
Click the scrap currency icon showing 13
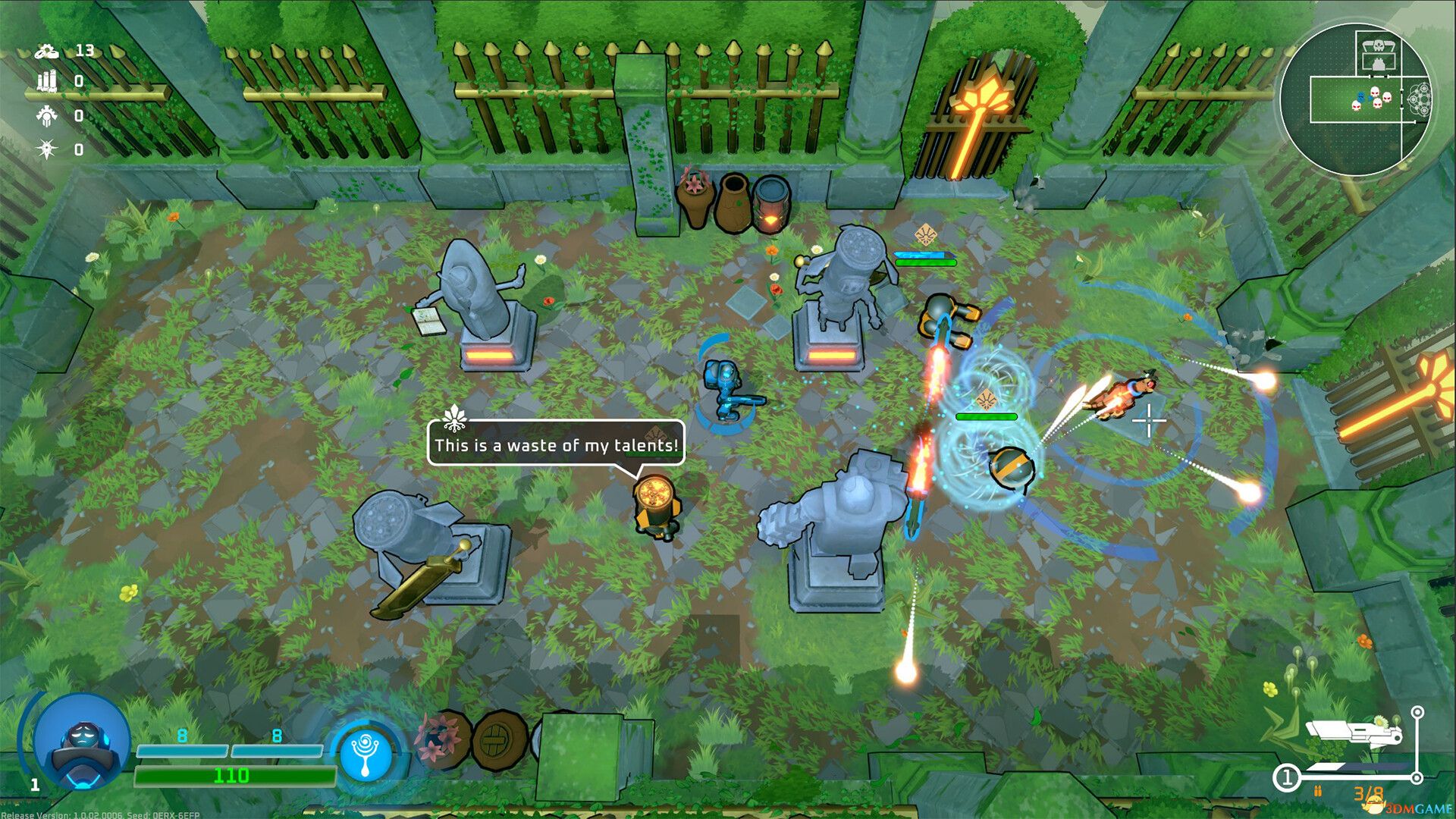coord(48,52)
